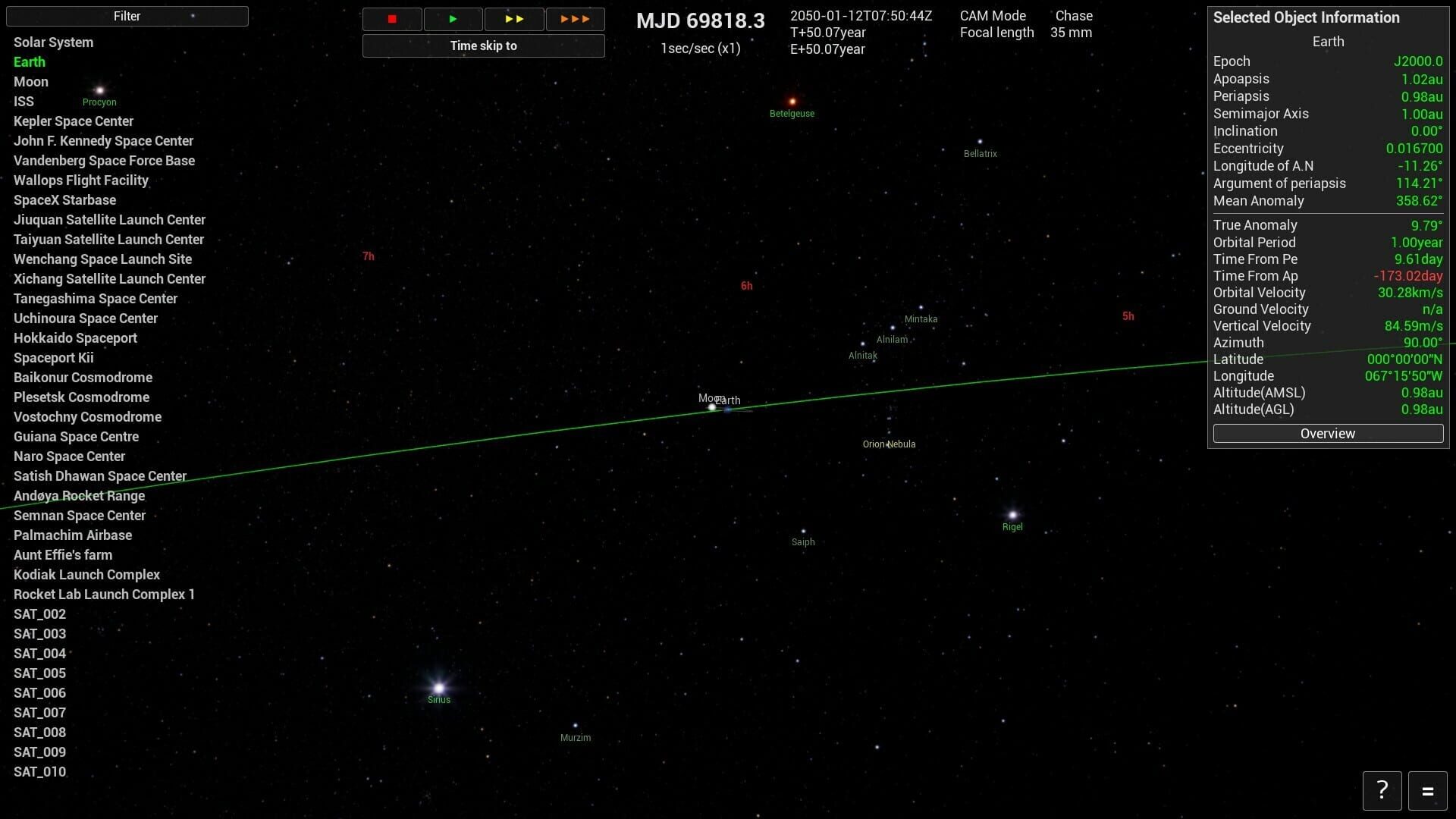Screen dimensions: 1456x819
Task: Play simulation using green play icon
Action: (x=453, y=19)
